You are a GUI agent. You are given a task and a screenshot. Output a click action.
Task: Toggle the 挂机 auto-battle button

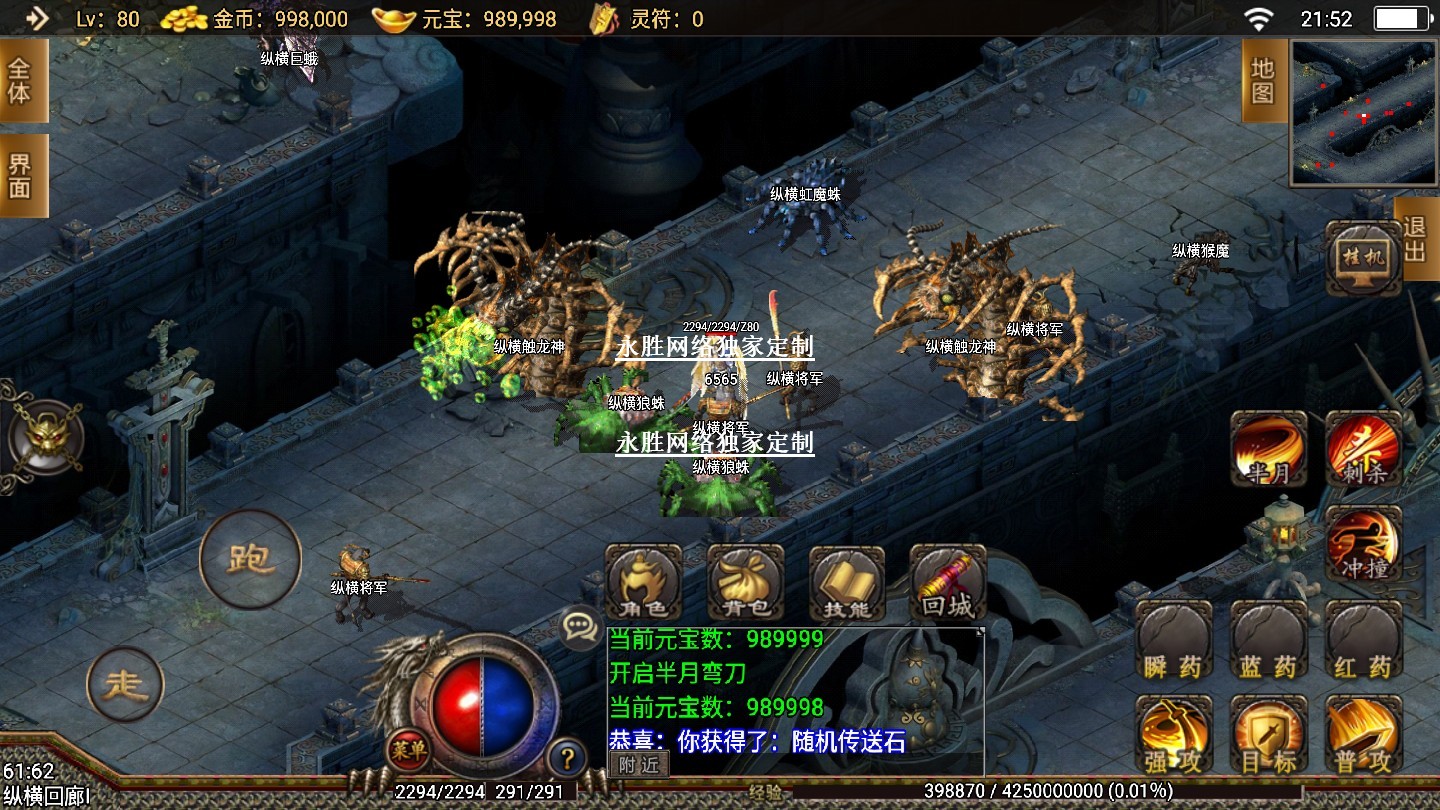click(x=1364, y=259)
